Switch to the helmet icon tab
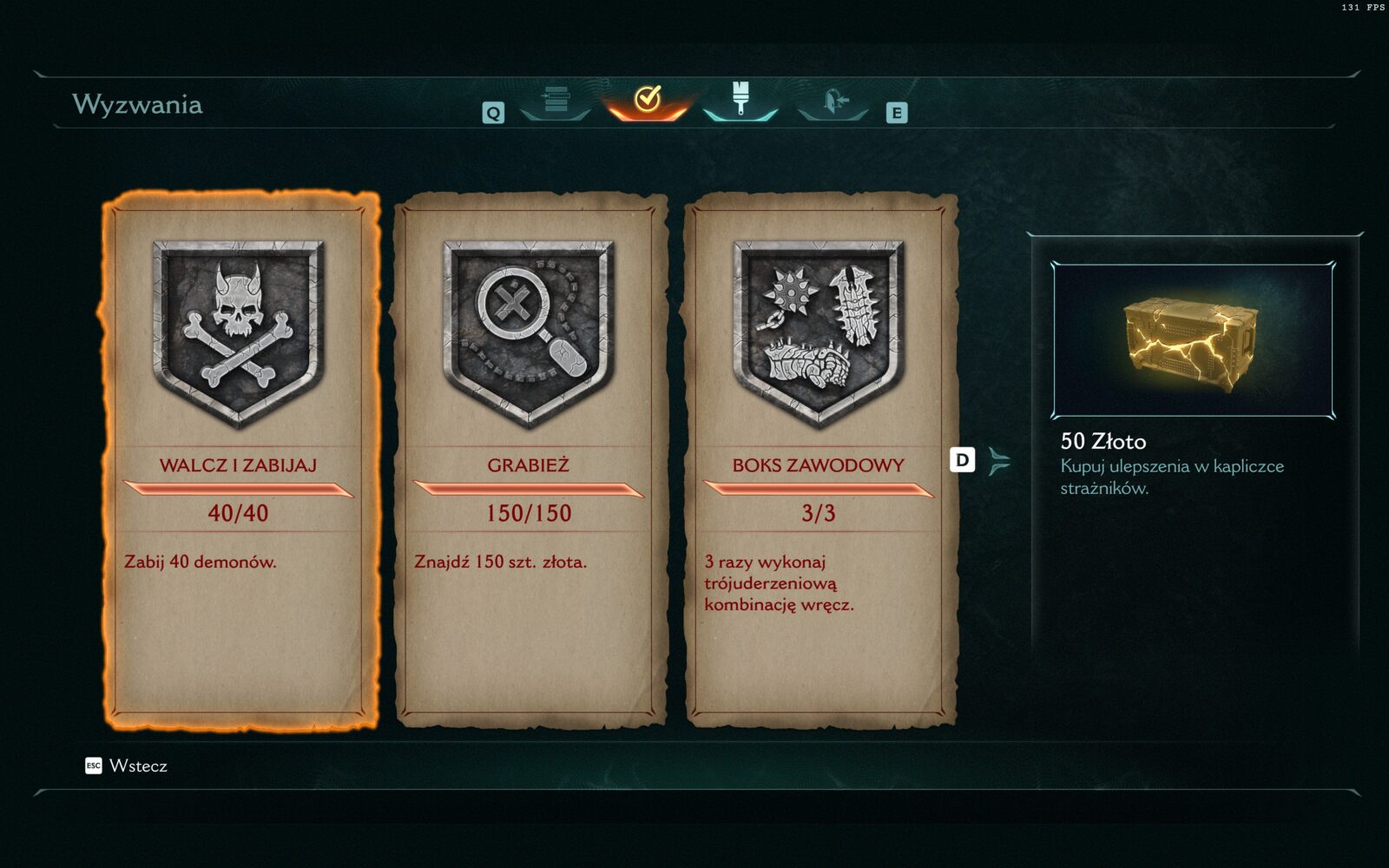Screen dimensions: 1389x868 tap(833, 101)
